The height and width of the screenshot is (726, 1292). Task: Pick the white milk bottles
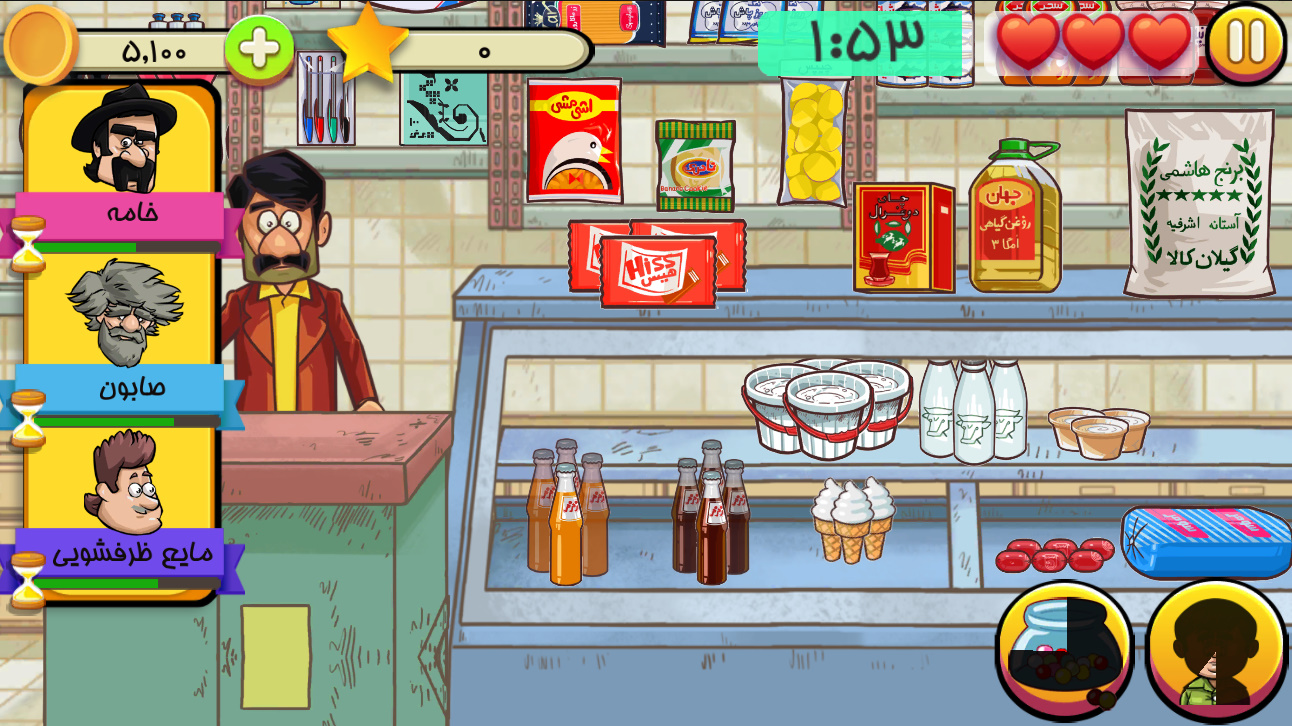pos(972,410)
